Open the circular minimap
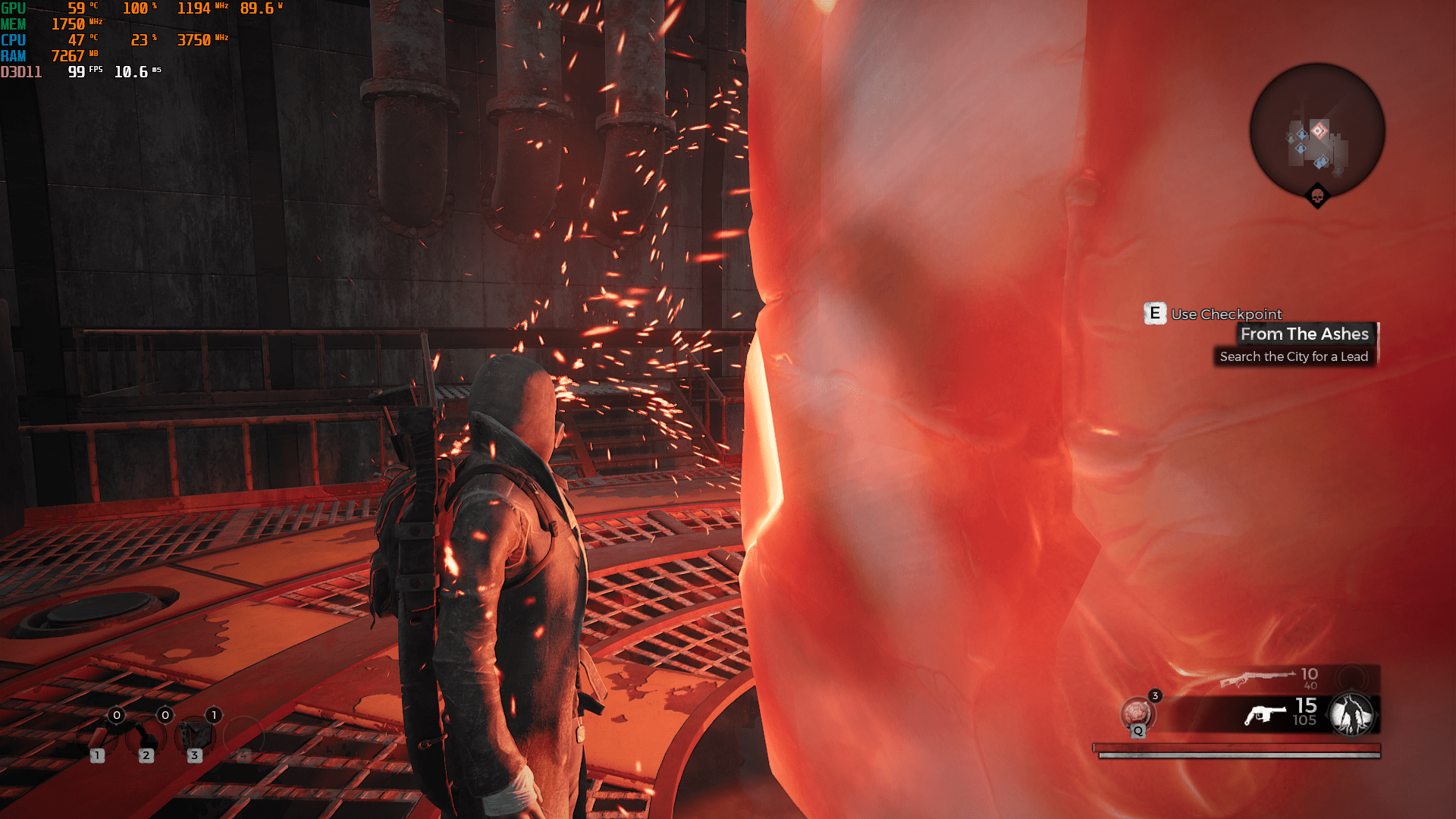The height and width of the screenshot is (819, 1456). point(1317,130)
